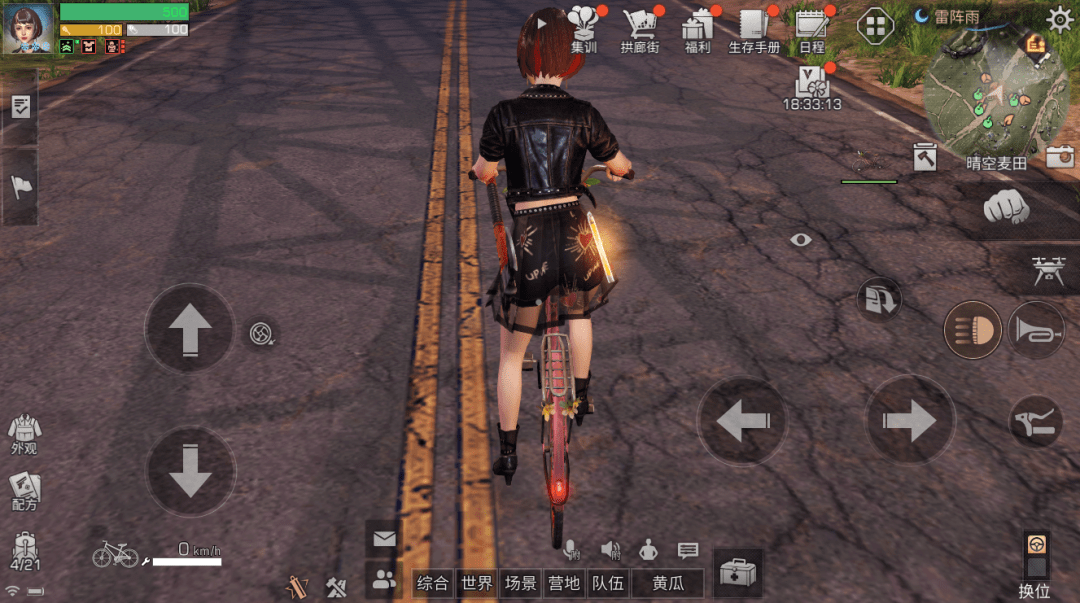Open the 拱廊街 shop
This screenshot has width=1080, height=603.
pos(639,28)
